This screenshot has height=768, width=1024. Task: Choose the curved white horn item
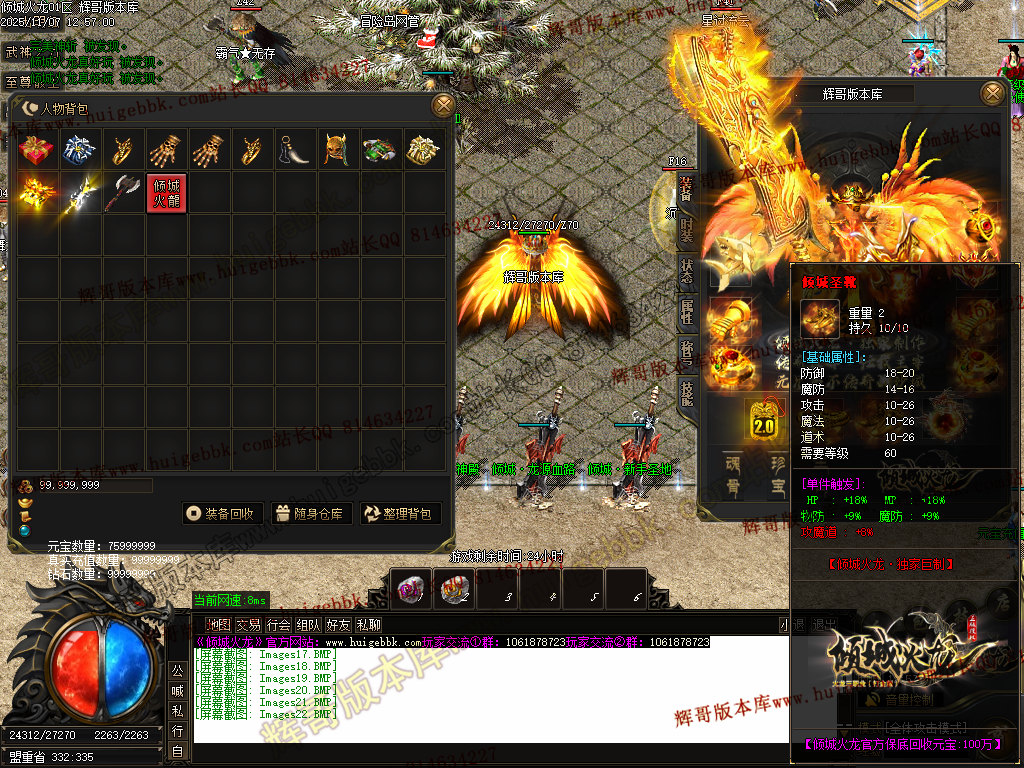pos(294,150)
